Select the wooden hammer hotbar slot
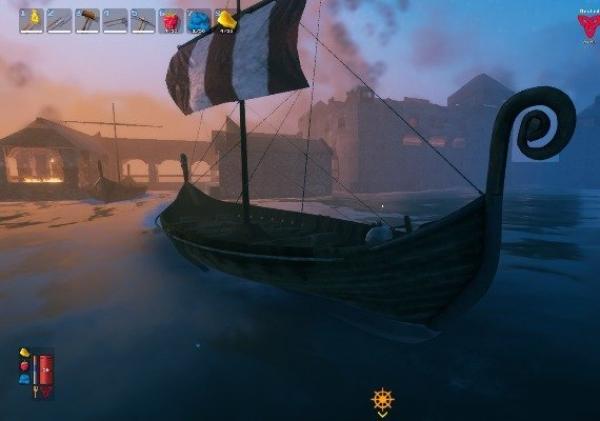 (87, 20)
